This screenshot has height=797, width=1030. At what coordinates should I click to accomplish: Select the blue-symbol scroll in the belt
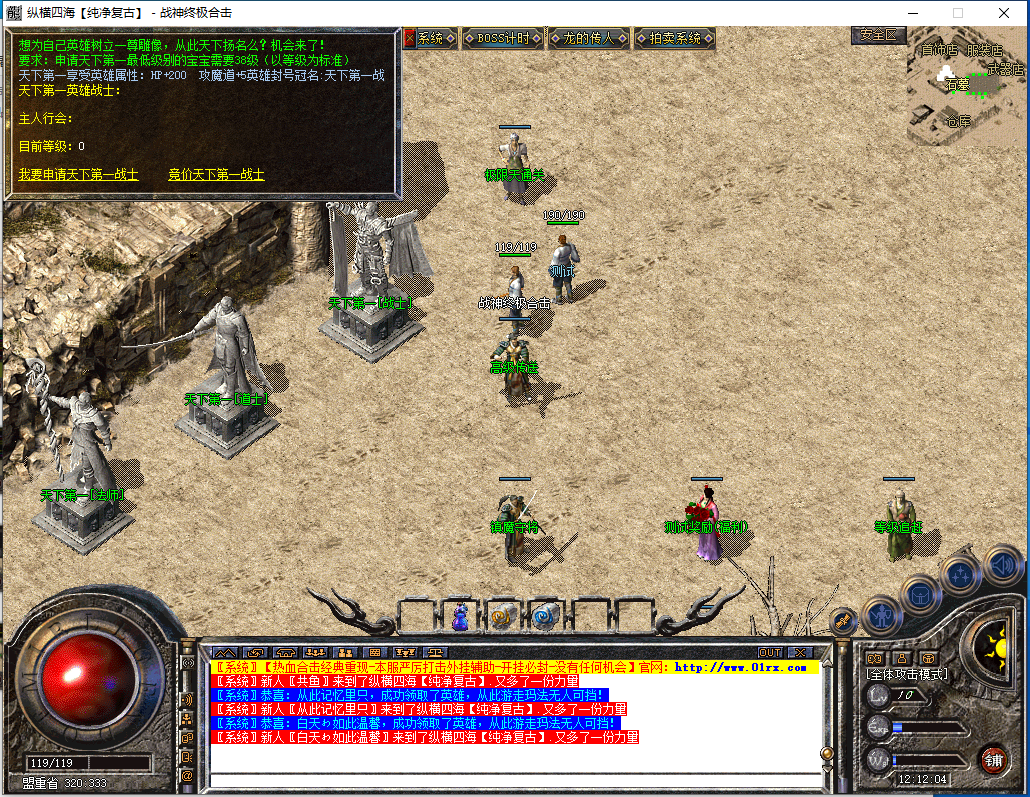[545, 617]
